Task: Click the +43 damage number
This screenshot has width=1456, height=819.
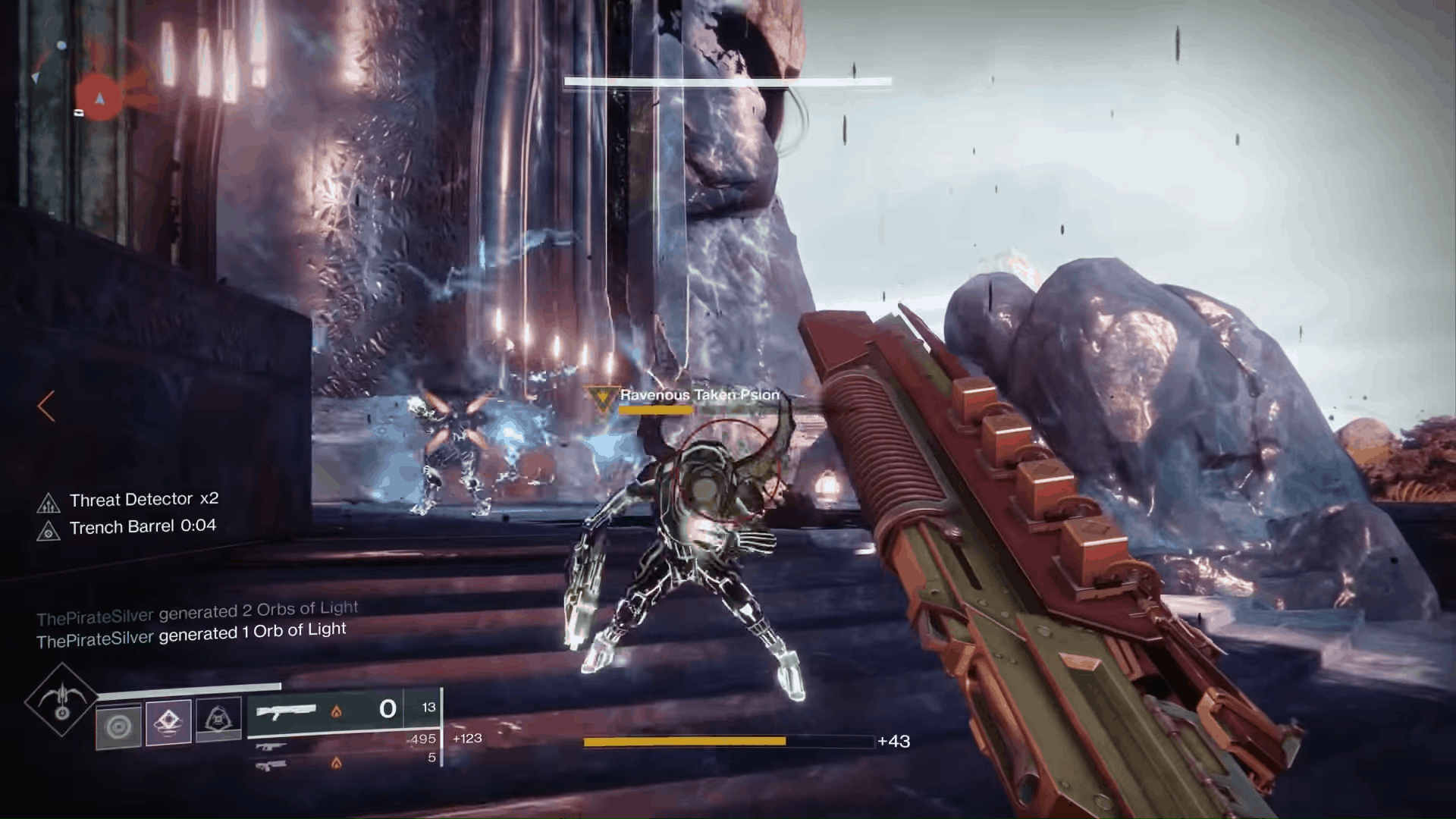Action: 895,741
